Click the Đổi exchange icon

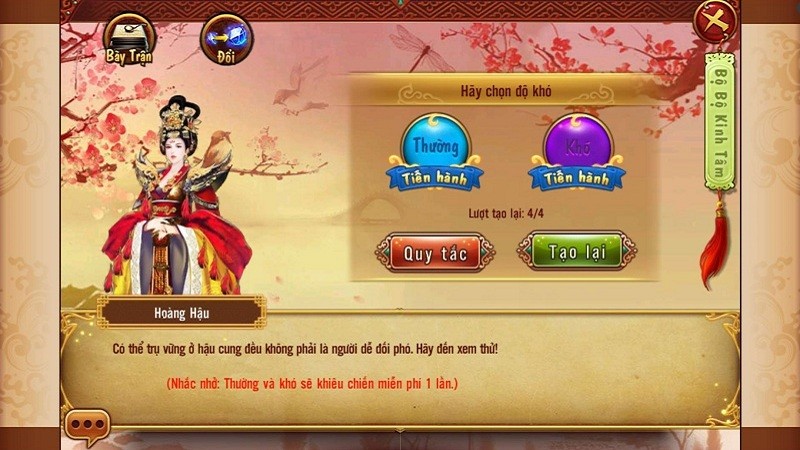(x=226, y=39)
